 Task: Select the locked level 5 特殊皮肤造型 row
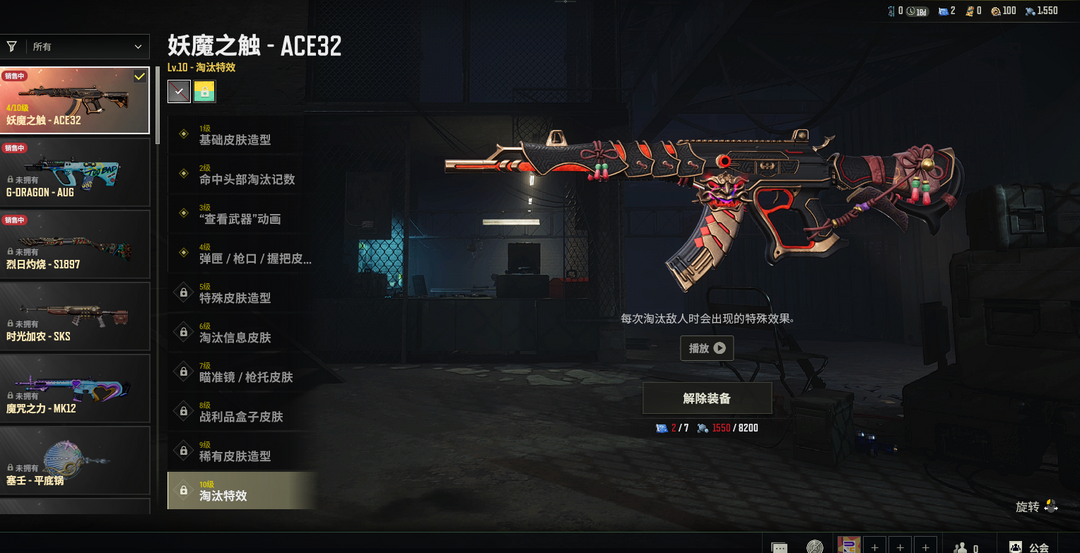point(240,293)
